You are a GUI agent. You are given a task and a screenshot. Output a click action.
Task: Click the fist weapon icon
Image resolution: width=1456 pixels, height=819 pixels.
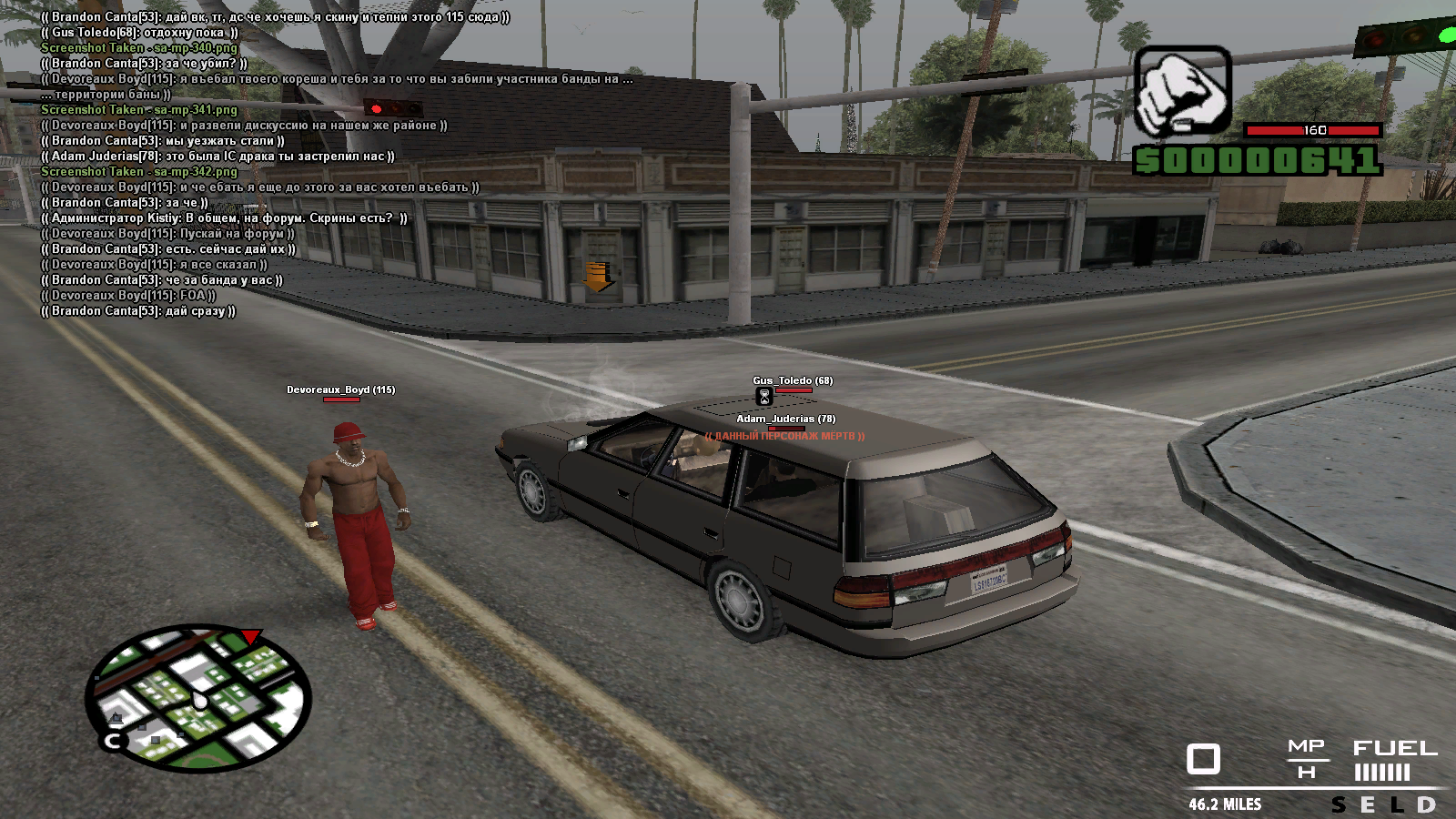click(x=1182, y=93)
